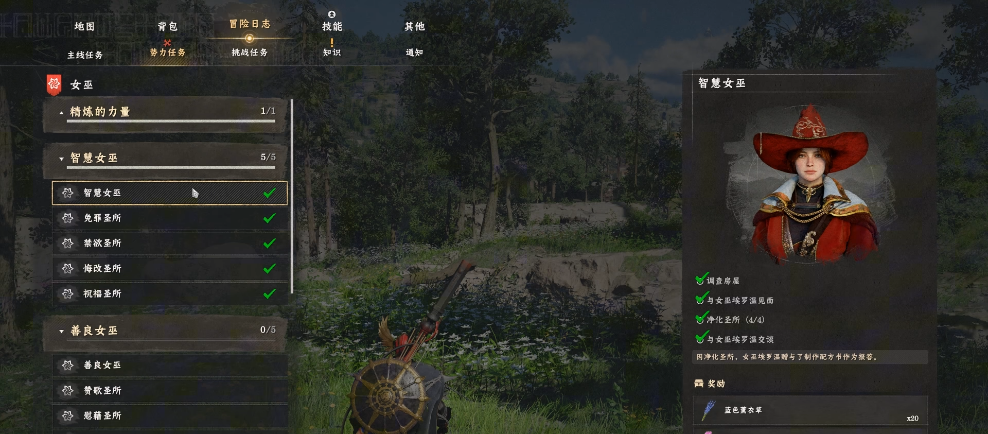988x434 pixels.
Task: Switch to 势力任务 faction quests sub-tab
Action: (x=167, y=52)
